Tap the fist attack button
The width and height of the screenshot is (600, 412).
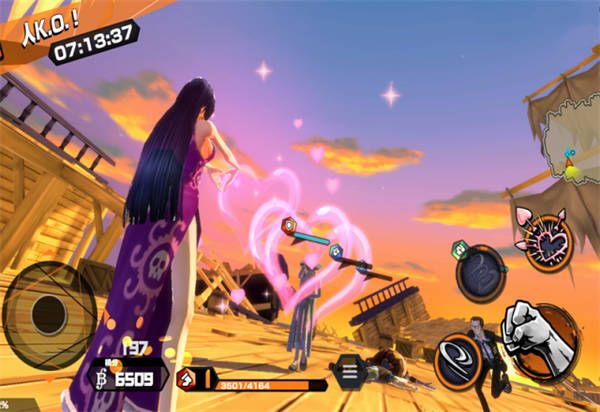coord(540,340)
